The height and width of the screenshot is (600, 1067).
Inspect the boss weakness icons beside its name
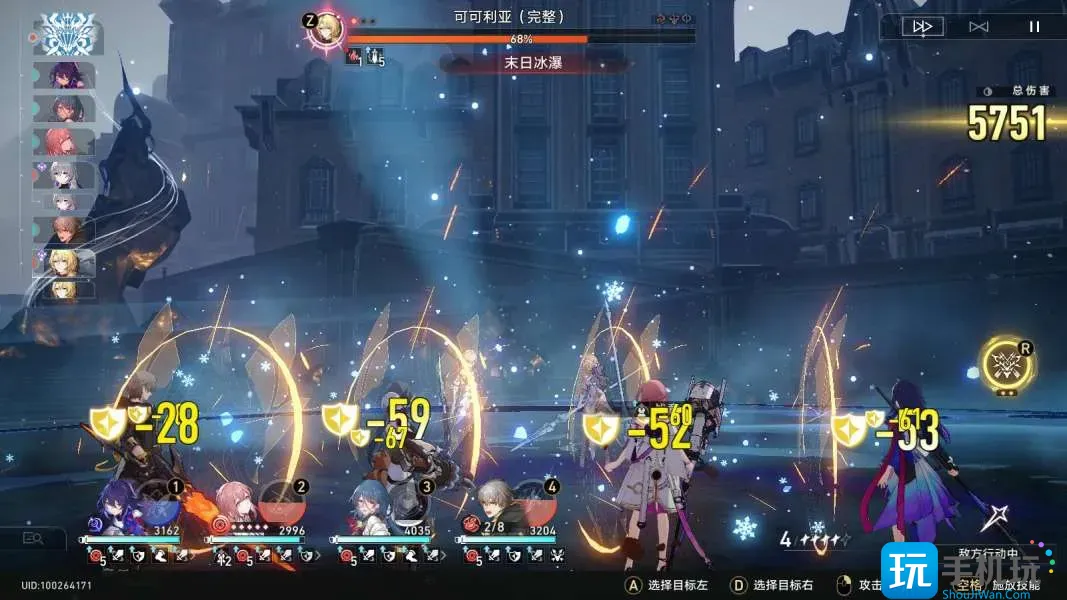(673, 19)
